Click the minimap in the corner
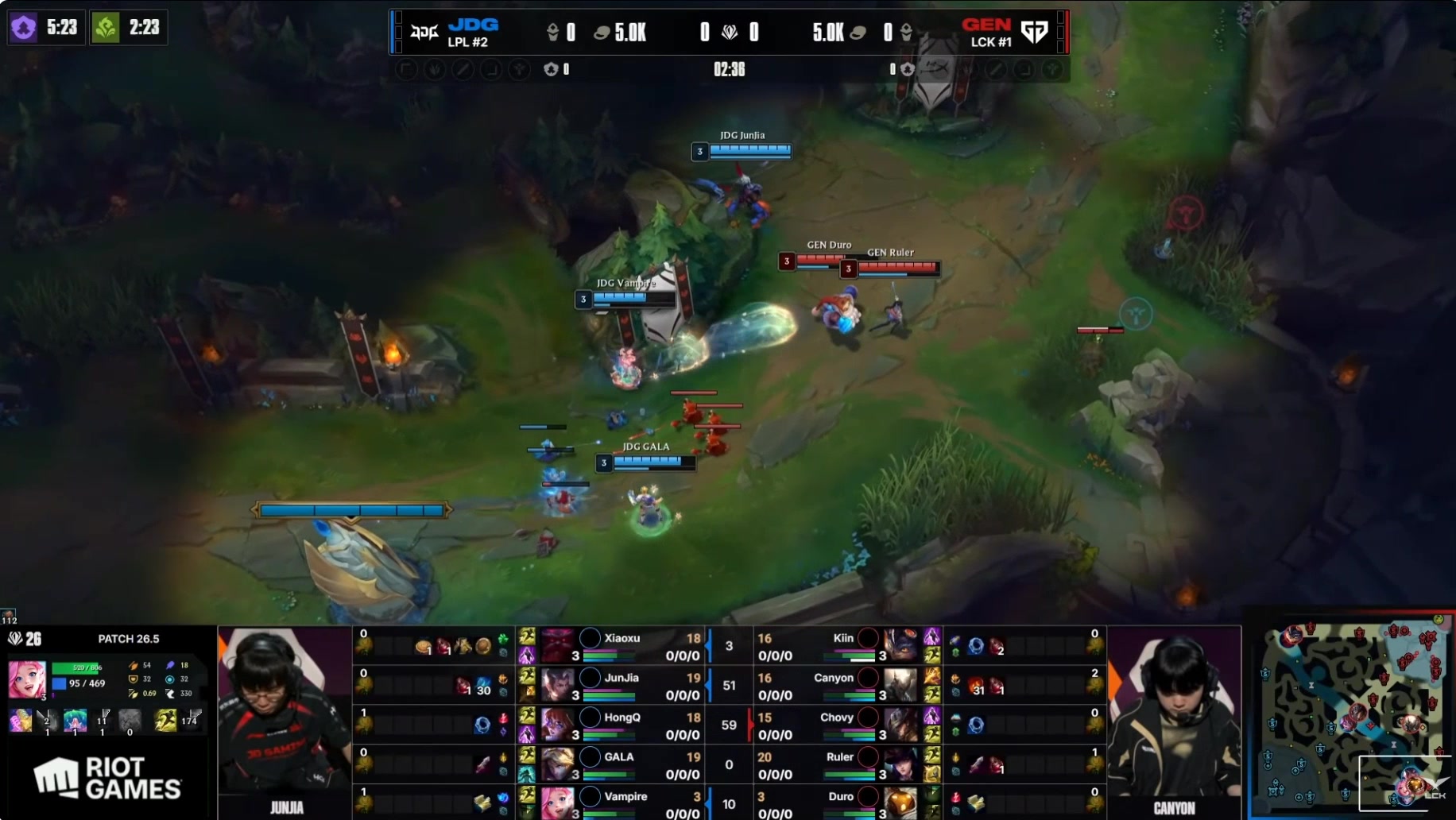Viewport: 1456px width, 820px height. [1351, 715]
